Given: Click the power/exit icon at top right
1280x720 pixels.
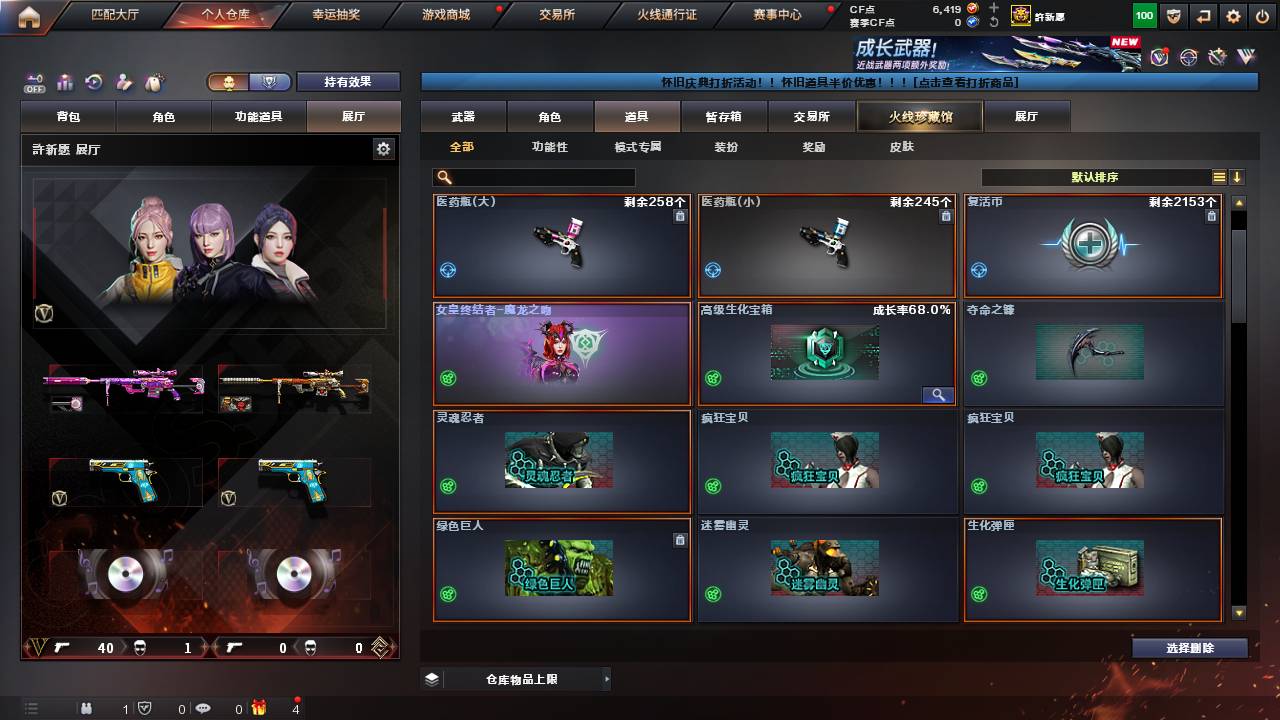Looking at the screenshot, I should coord(1261,16).
